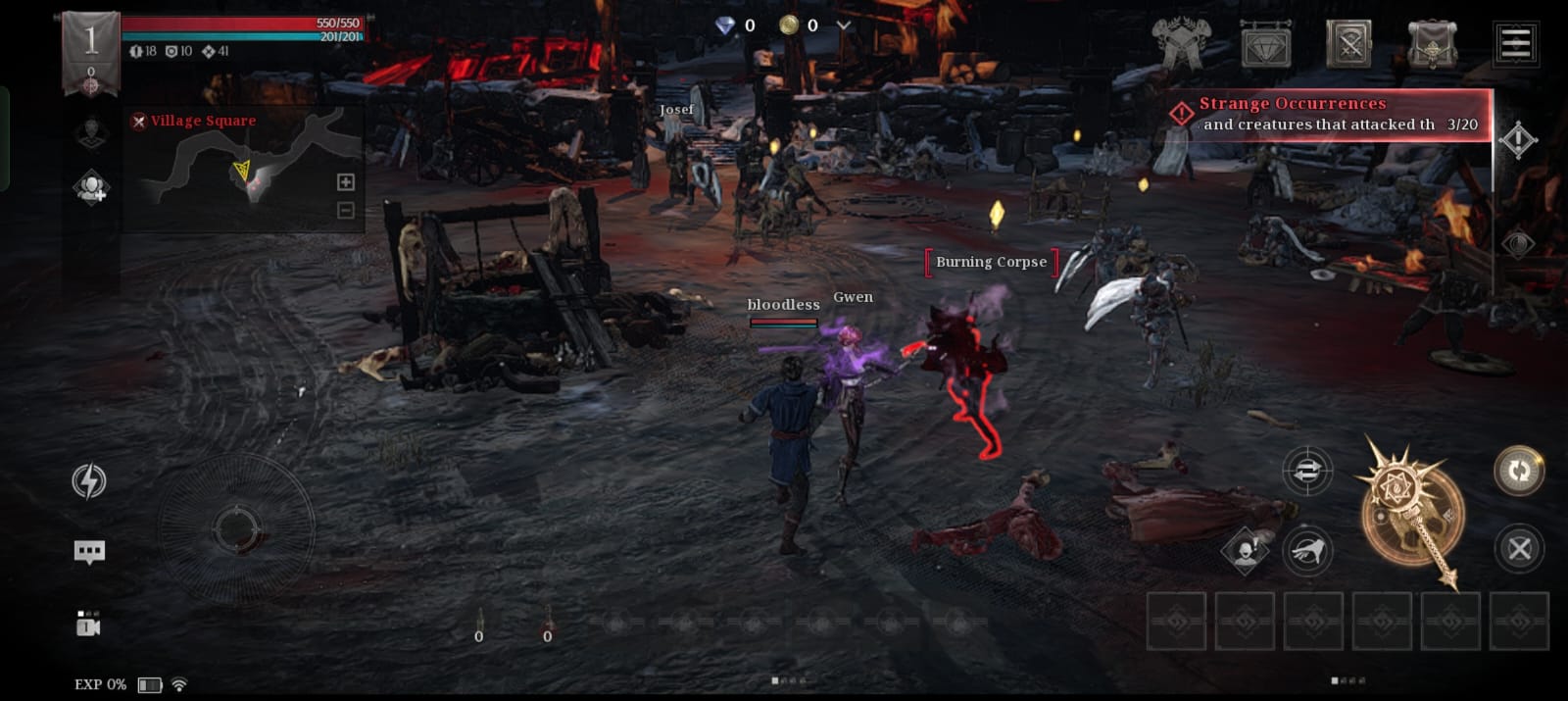
Task: Open the diamond shop sign
Action: pyautogui.click(x=1265, y=45)
